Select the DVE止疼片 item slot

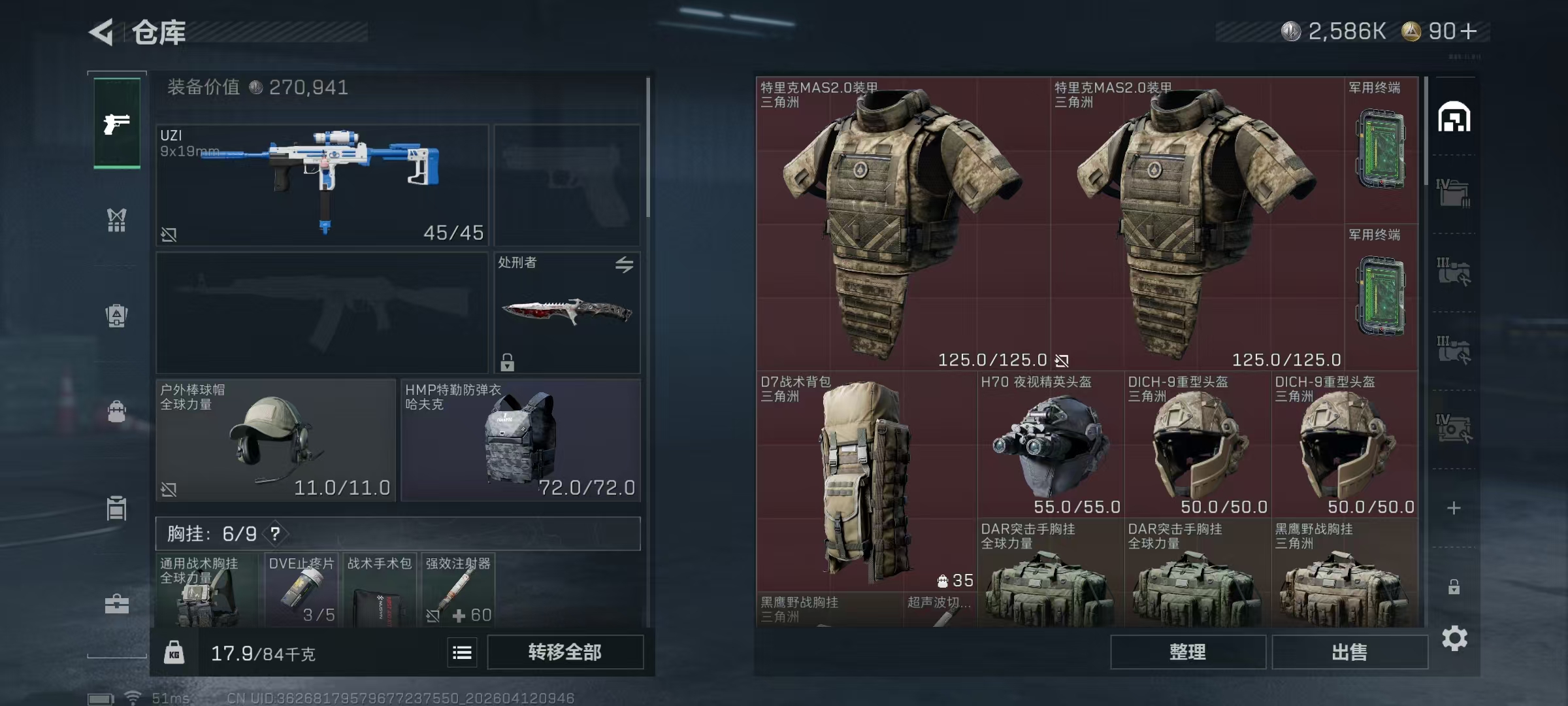click(x=301, y=590)
